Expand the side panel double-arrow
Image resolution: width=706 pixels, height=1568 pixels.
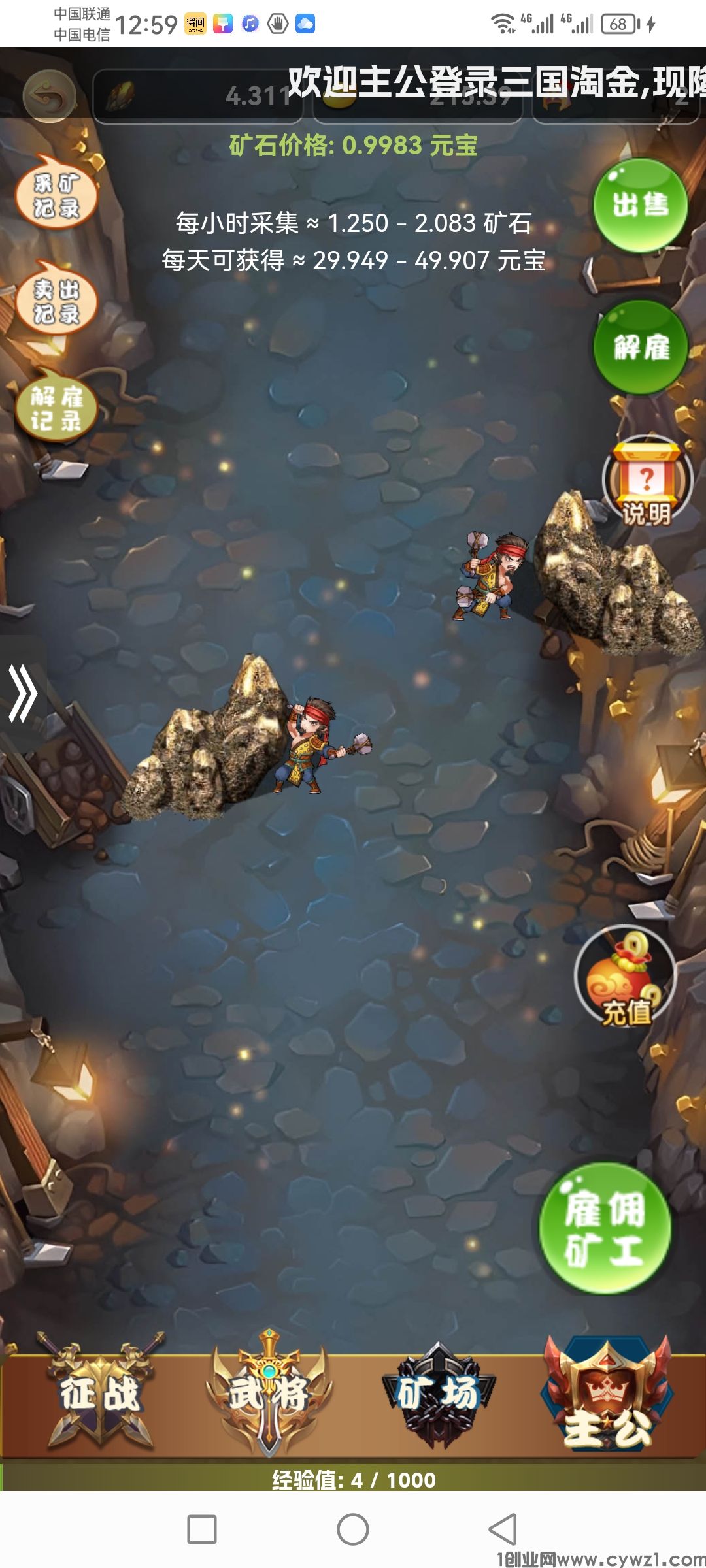pos(23,693)
